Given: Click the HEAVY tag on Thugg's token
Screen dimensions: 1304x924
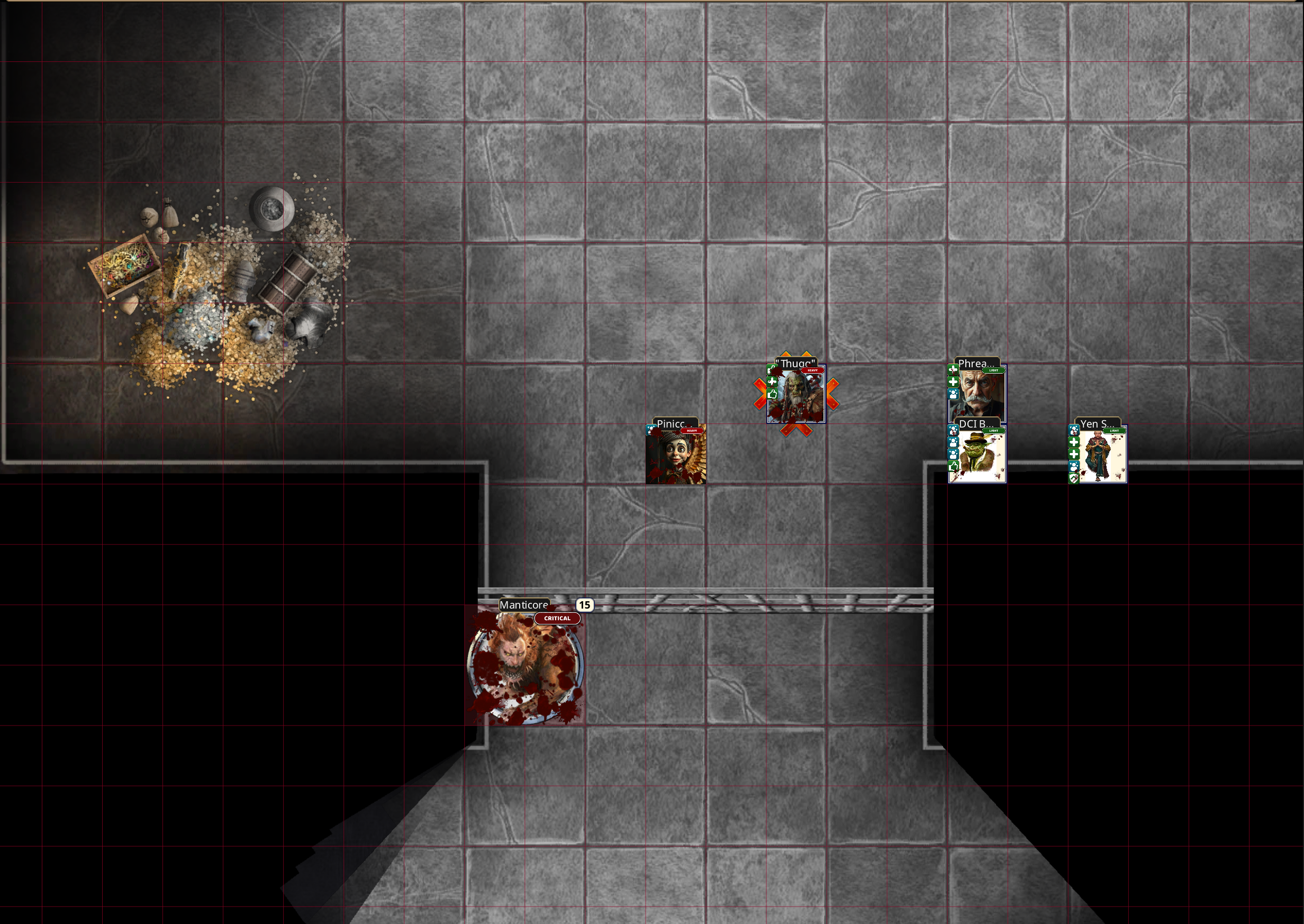Looking at the screenshot, I should 813,370.
